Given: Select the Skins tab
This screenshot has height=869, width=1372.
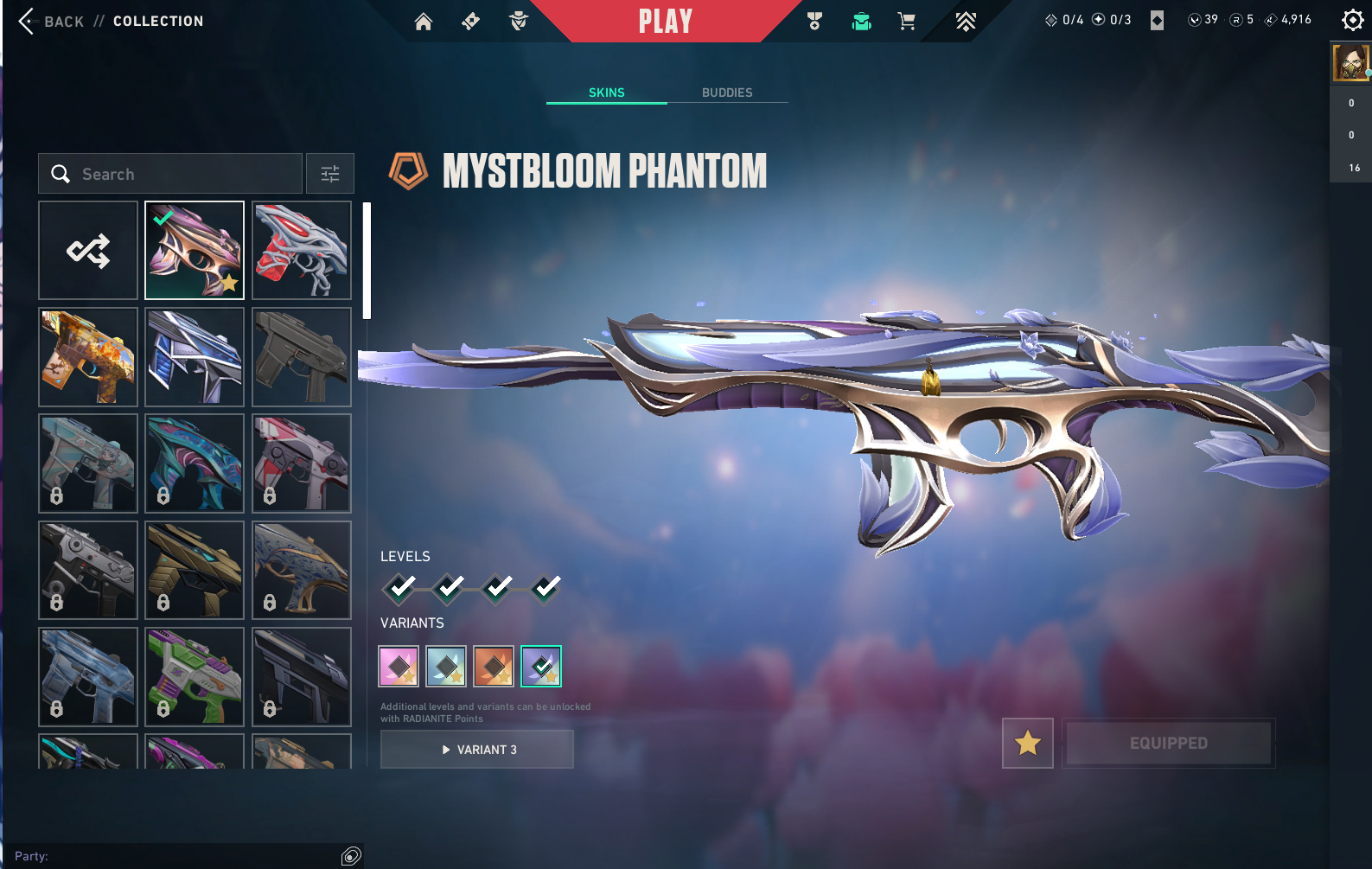Looking at the screenshot, I should (x=606, y=93).
